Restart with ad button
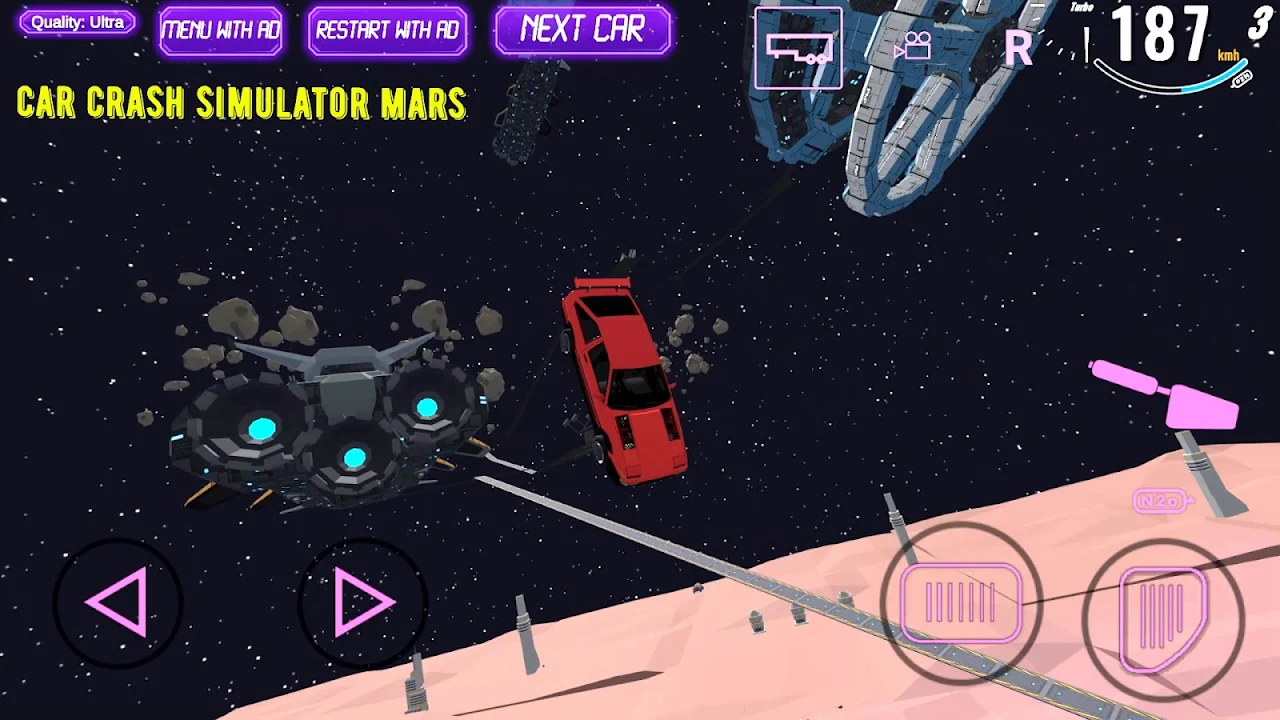The width and height of the screenshot is (1280, 720). pyautogui.click(x=387, y=30)
